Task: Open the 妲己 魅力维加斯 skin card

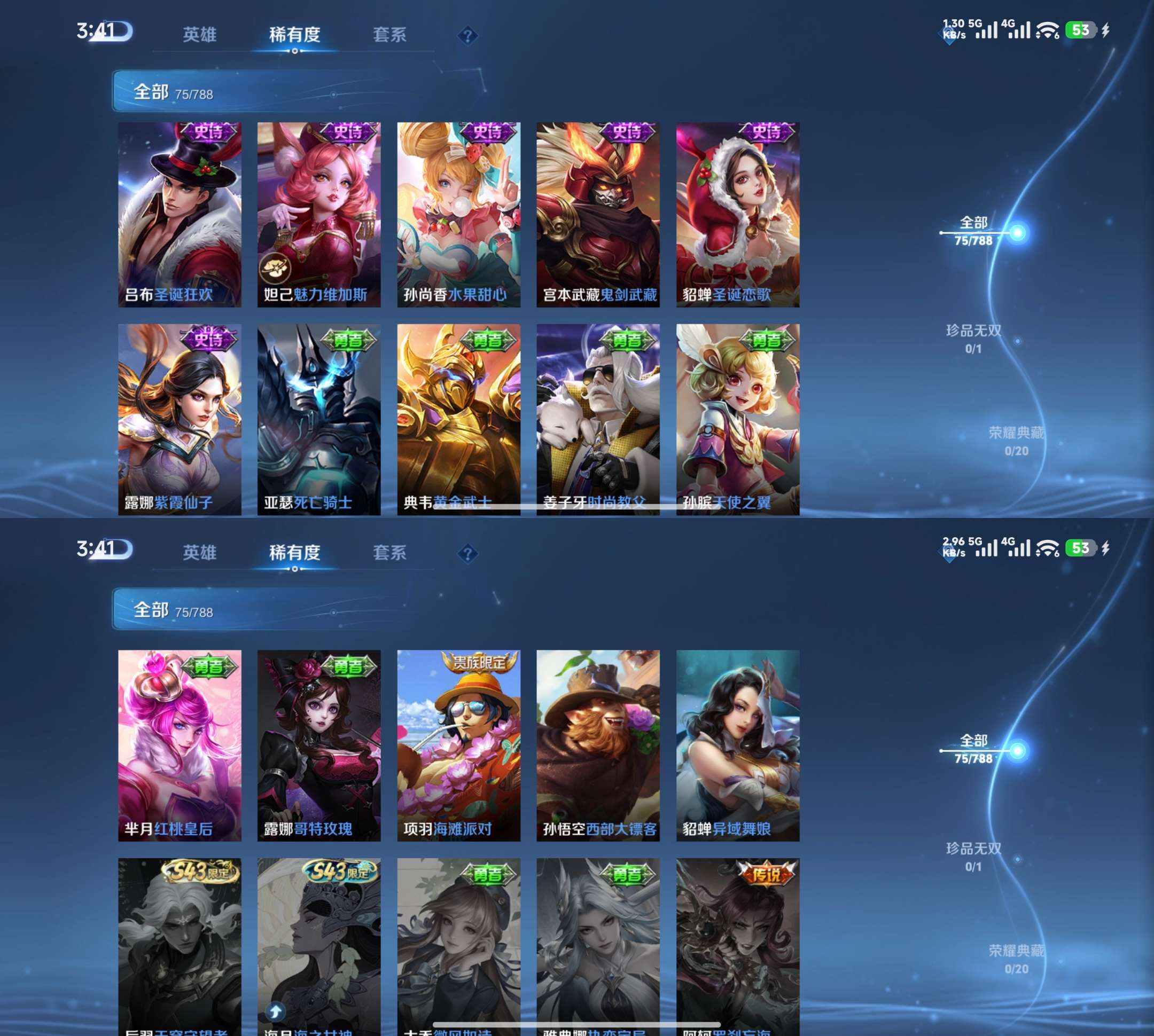Action: tap(318, 215)
